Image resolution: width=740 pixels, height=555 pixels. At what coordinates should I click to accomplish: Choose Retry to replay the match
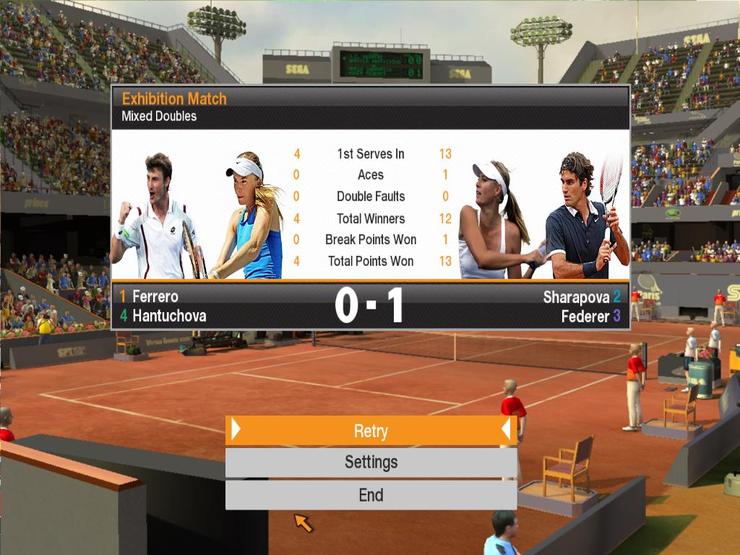[370, 431]
